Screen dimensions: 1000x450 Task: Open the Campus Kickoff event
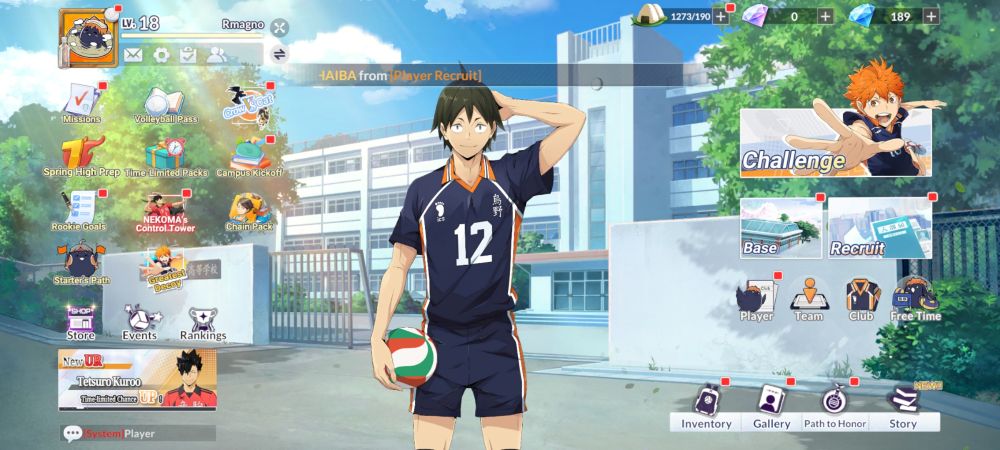click(x=249, y=157)
